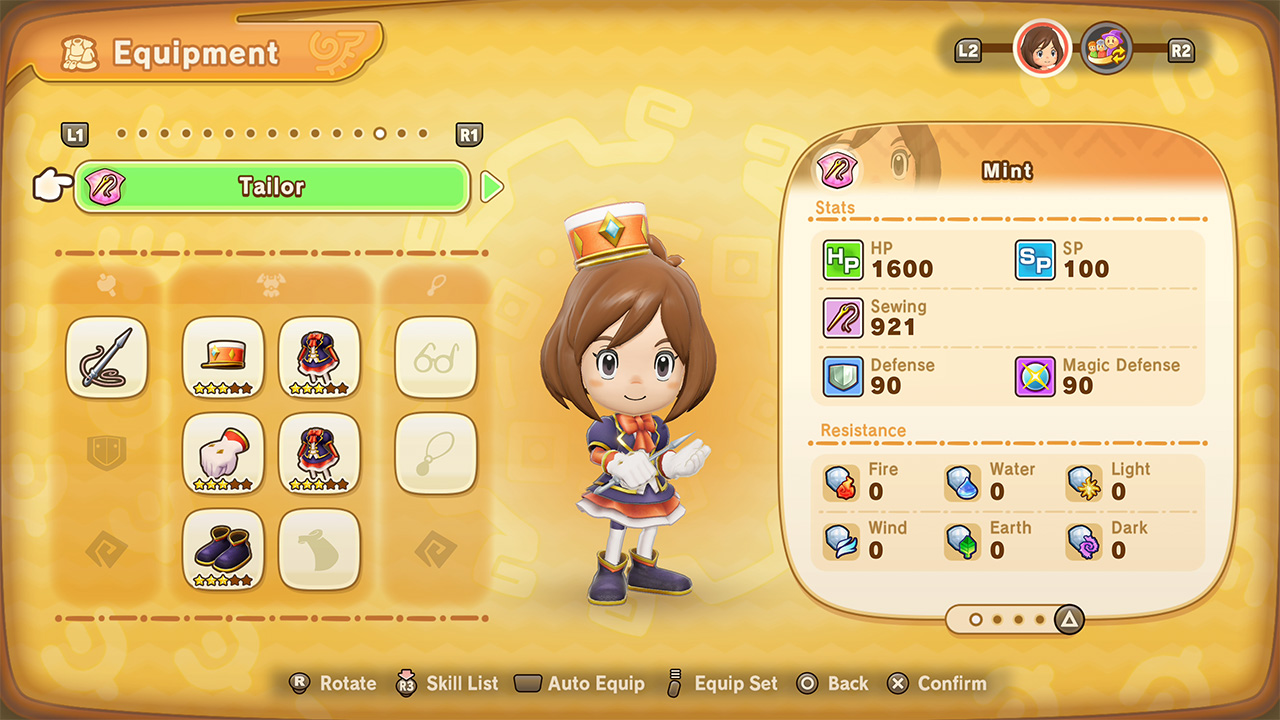Open the empty glasses accessory slot

[435, 357]
